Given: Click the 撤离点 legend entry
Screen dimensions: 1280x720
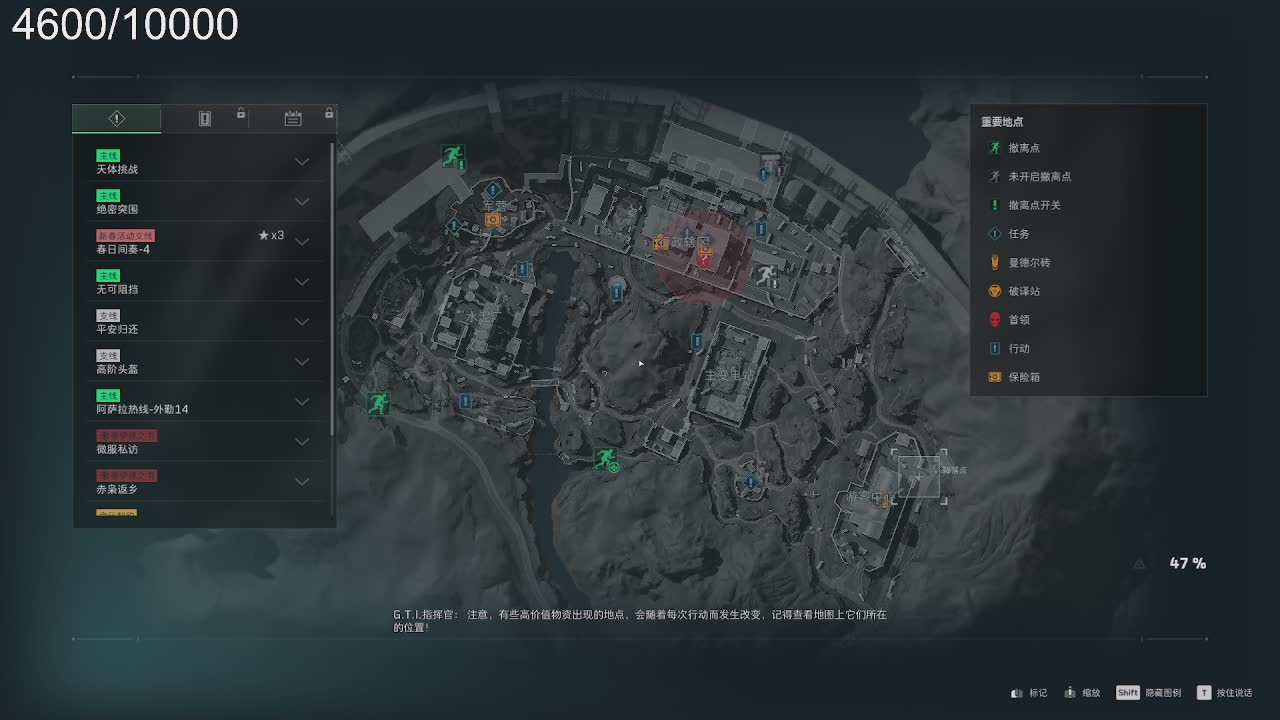Looking at the screenshot, I should point(1024,148).
